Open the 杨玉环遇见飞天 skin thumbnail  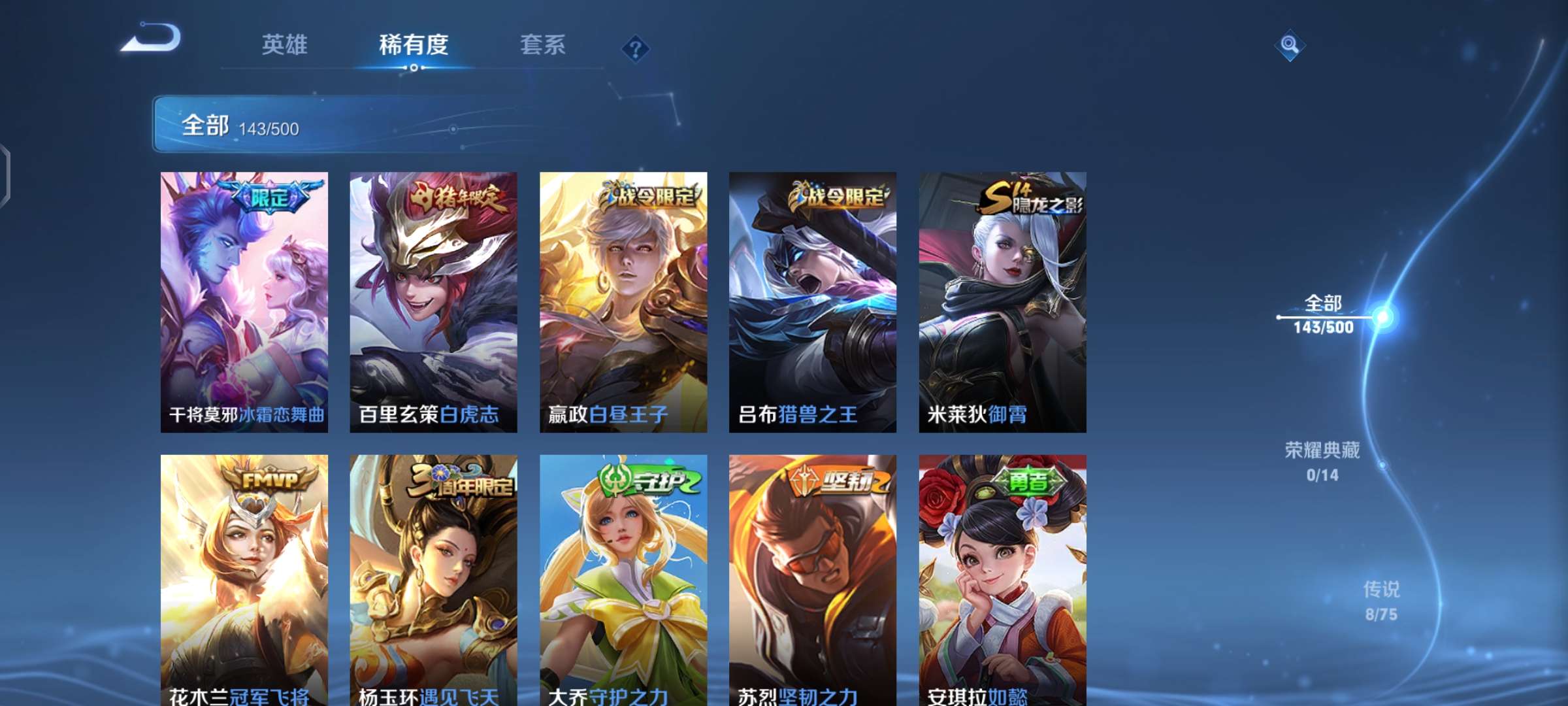(433, 575)
